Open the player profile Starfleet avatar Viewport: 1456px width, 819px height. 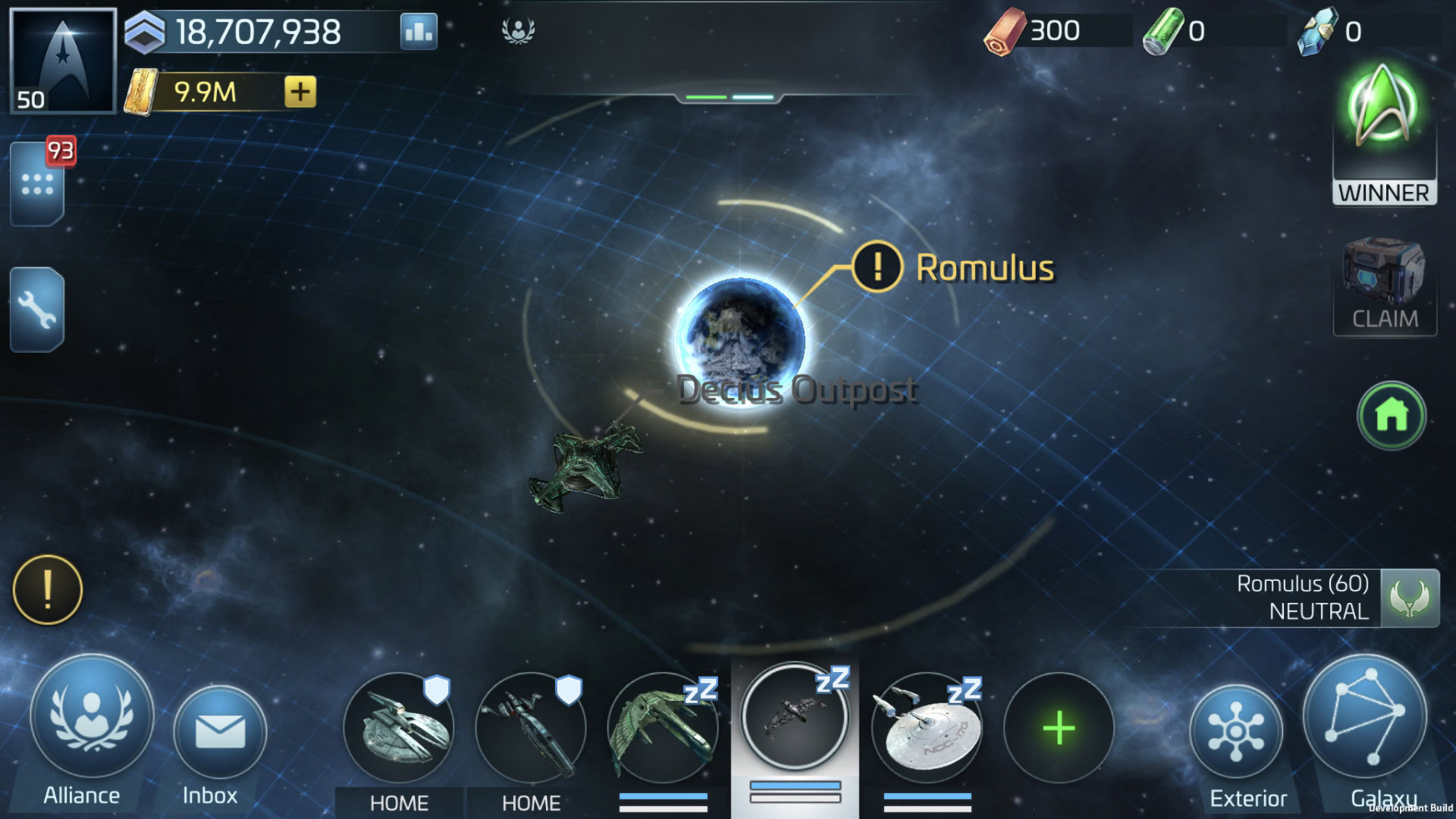[63, 61]
